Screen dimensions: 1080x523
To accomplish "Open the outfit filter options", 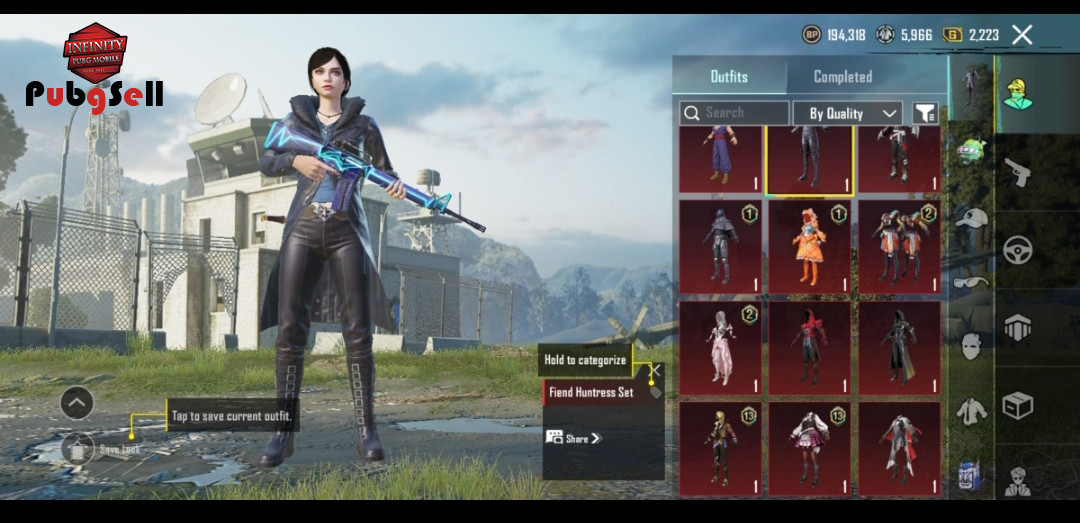I will click(x=926, y=114).
